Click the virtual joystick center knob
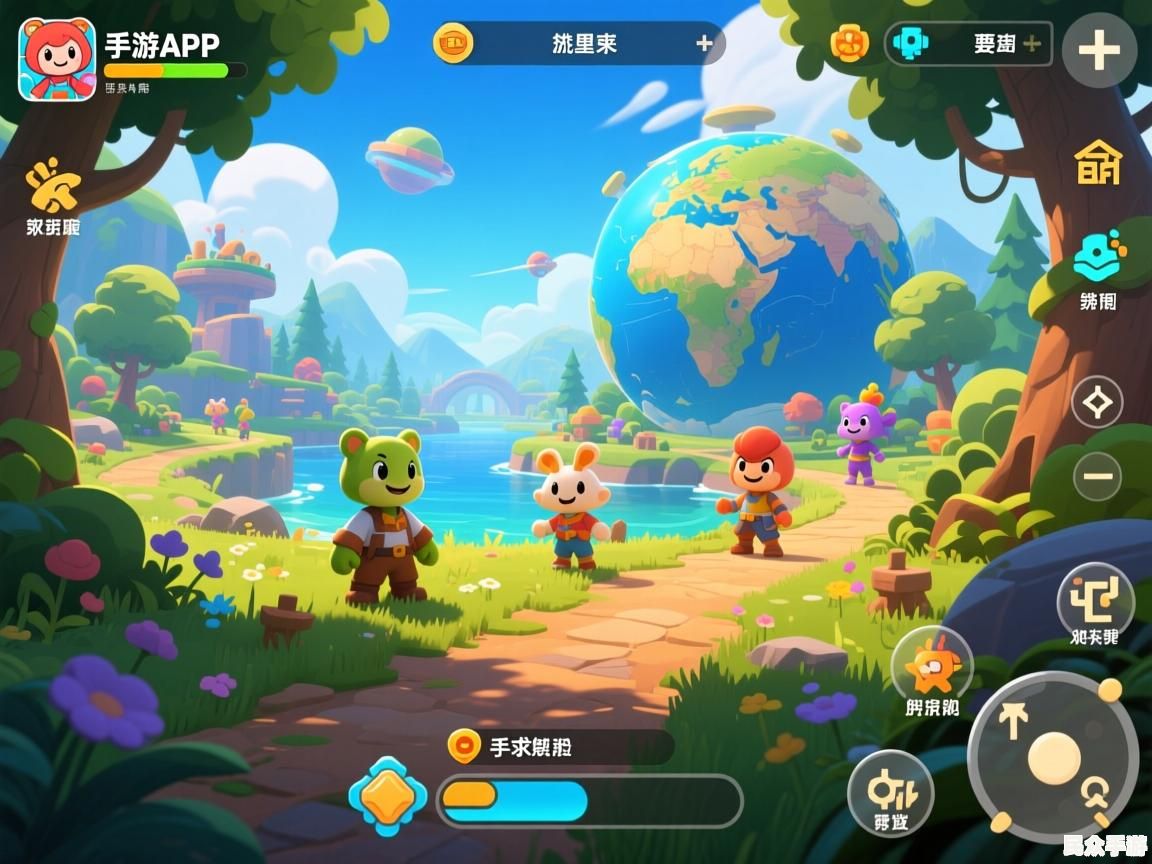This screenshot has width=1152, height=864. (1054, 757)
